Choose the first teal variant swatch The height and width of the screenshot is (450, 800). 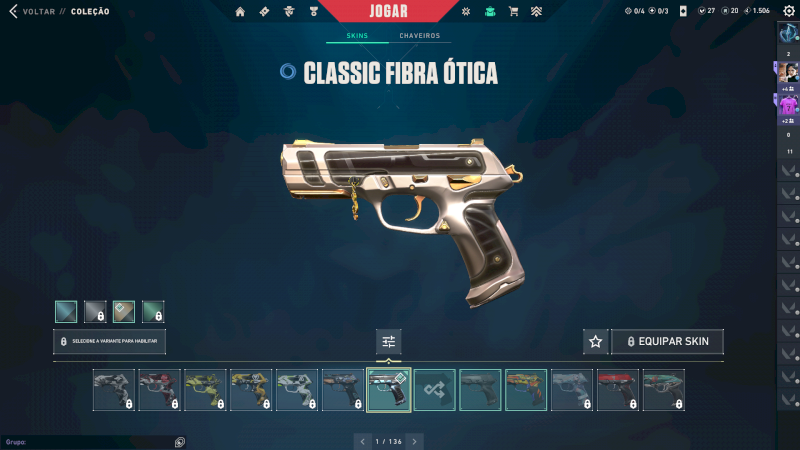tap(66, 311)
